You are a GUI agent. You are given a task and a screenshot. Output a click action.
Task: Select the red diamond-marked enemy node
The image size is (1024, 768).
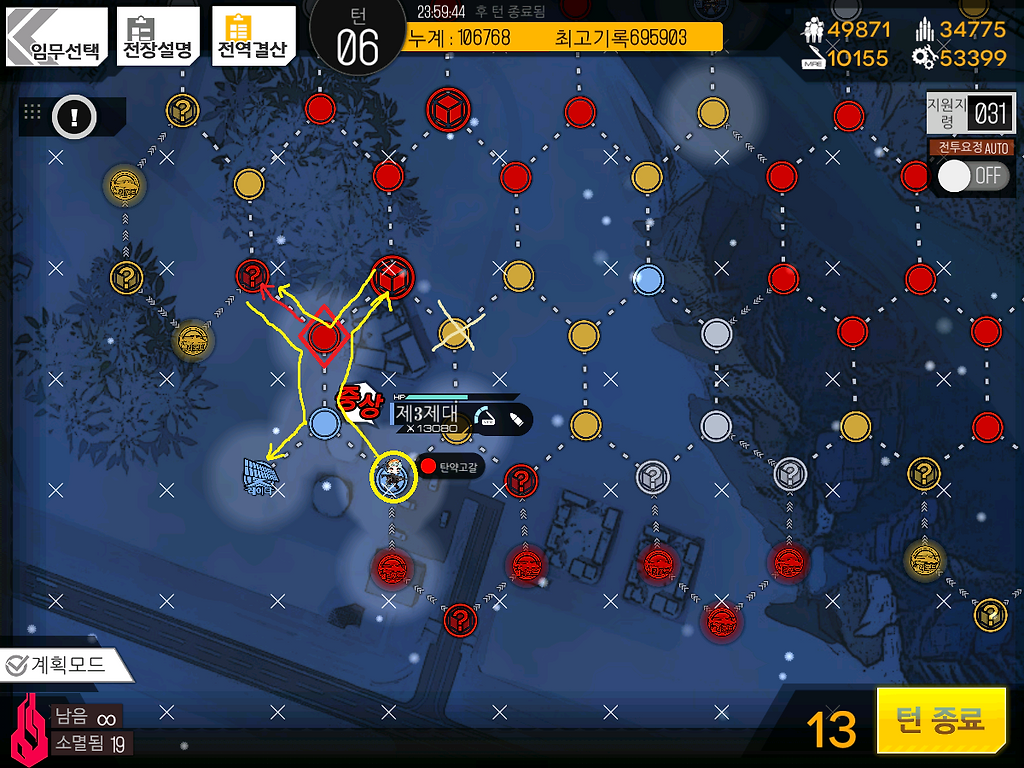[323, 337]
